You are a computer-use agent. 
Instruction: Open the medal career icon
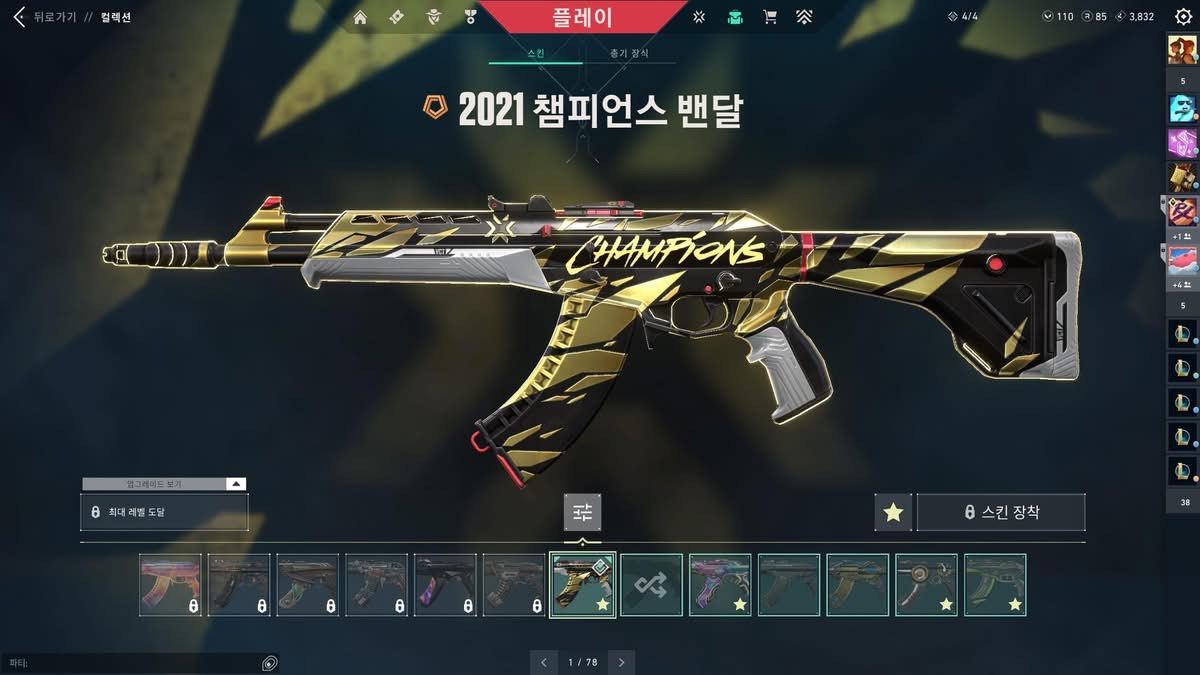470,17
